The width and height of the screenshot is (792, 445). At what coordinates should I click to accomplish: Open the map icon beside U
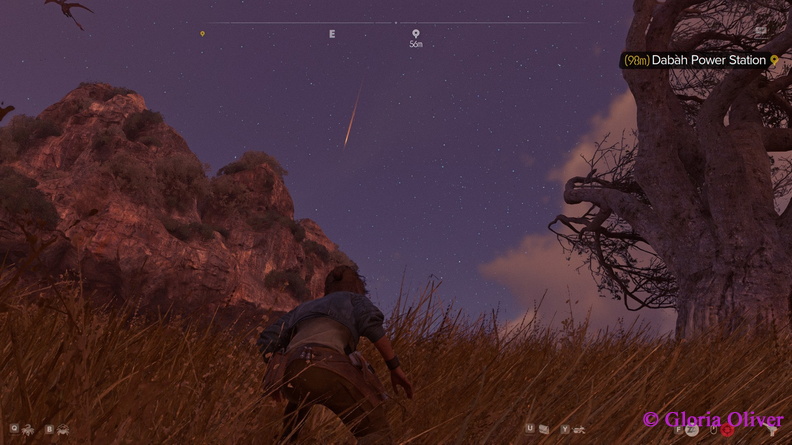(x=543, y=429)
